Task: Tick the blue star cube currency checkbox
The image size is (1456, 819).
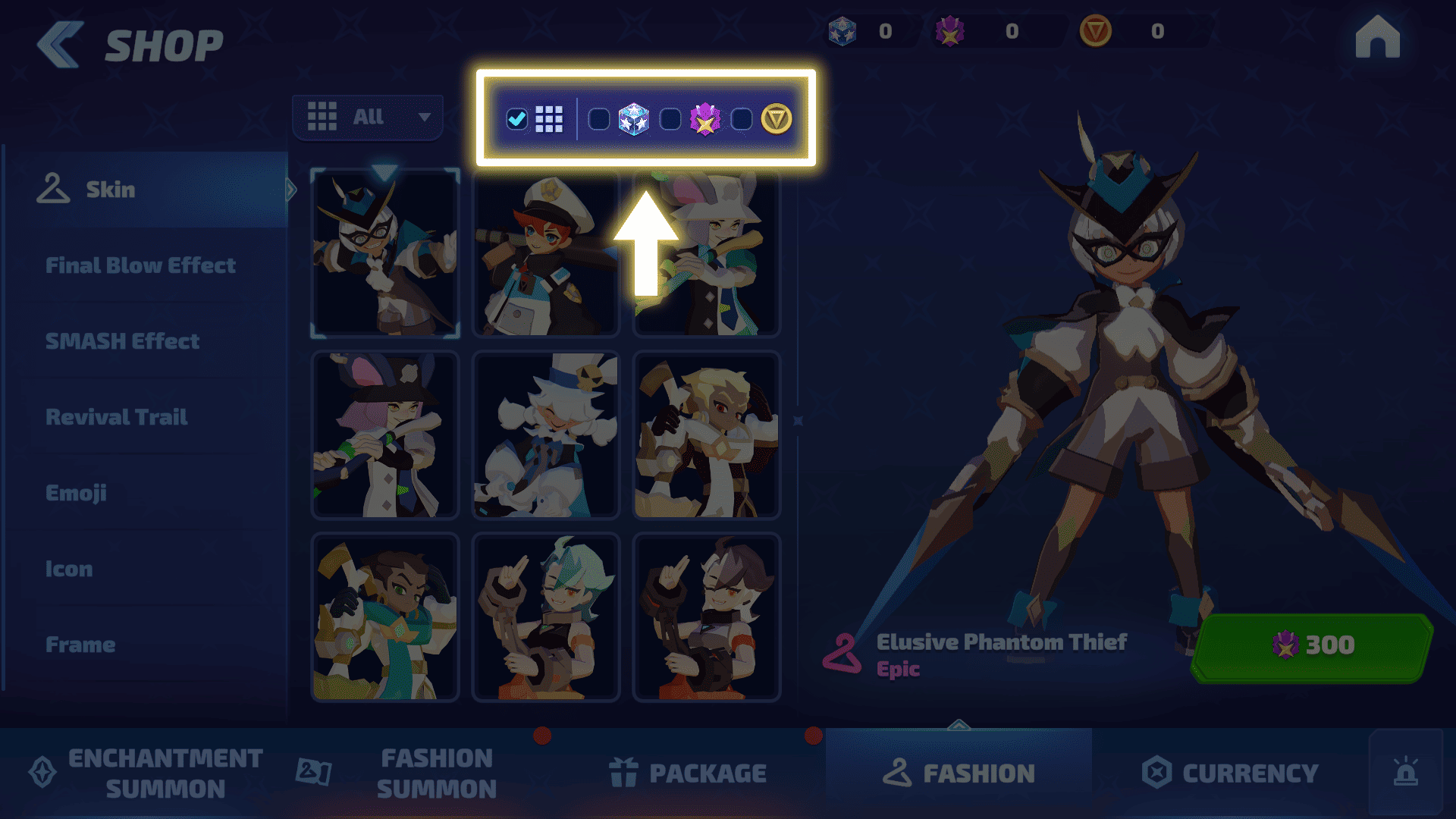Action: 599,119
